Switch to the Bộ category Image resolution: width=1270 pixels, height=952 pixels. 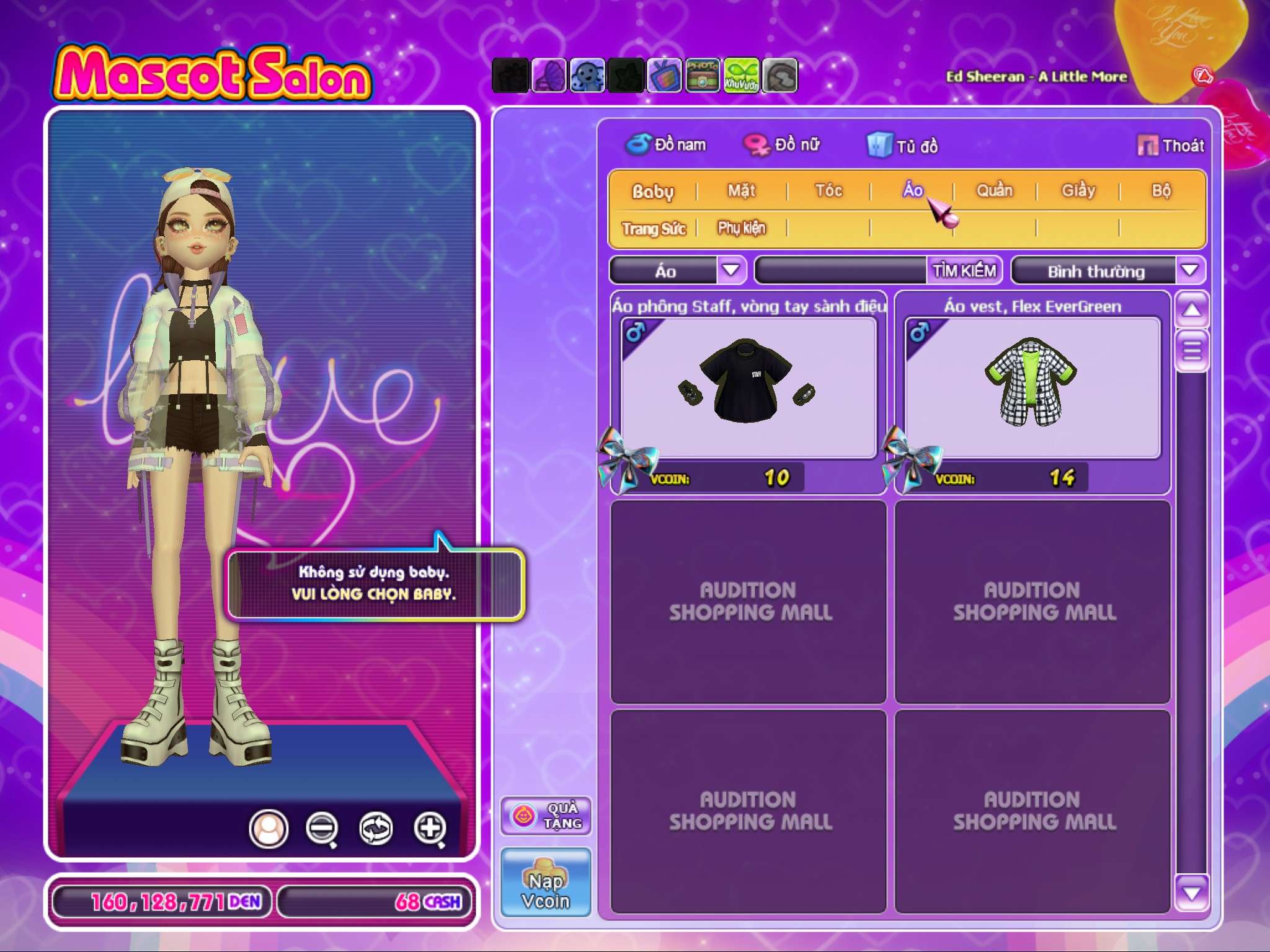(1161, 191)
